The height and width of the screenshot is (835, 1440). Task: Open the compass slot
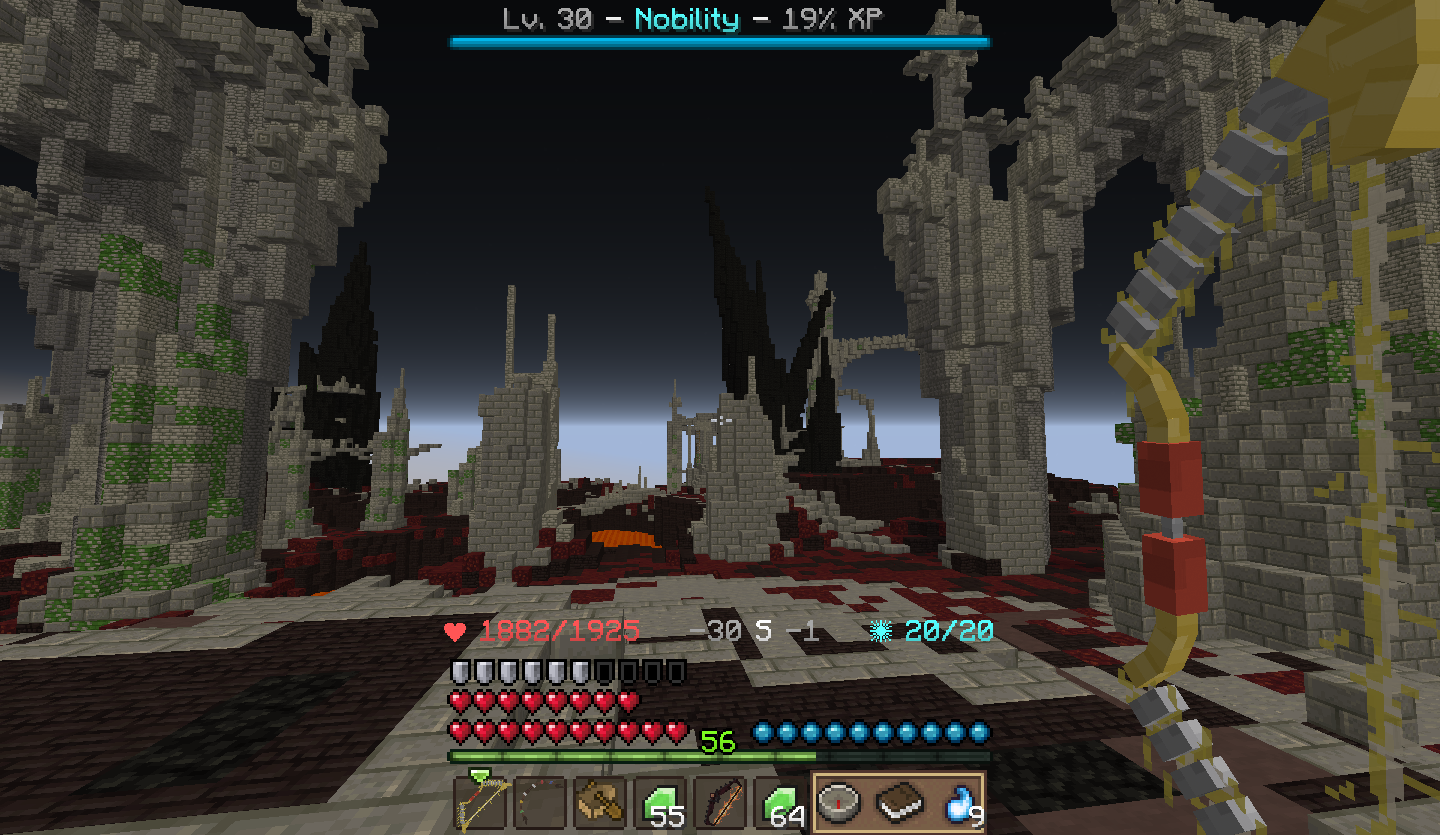[x=839, y=802]
